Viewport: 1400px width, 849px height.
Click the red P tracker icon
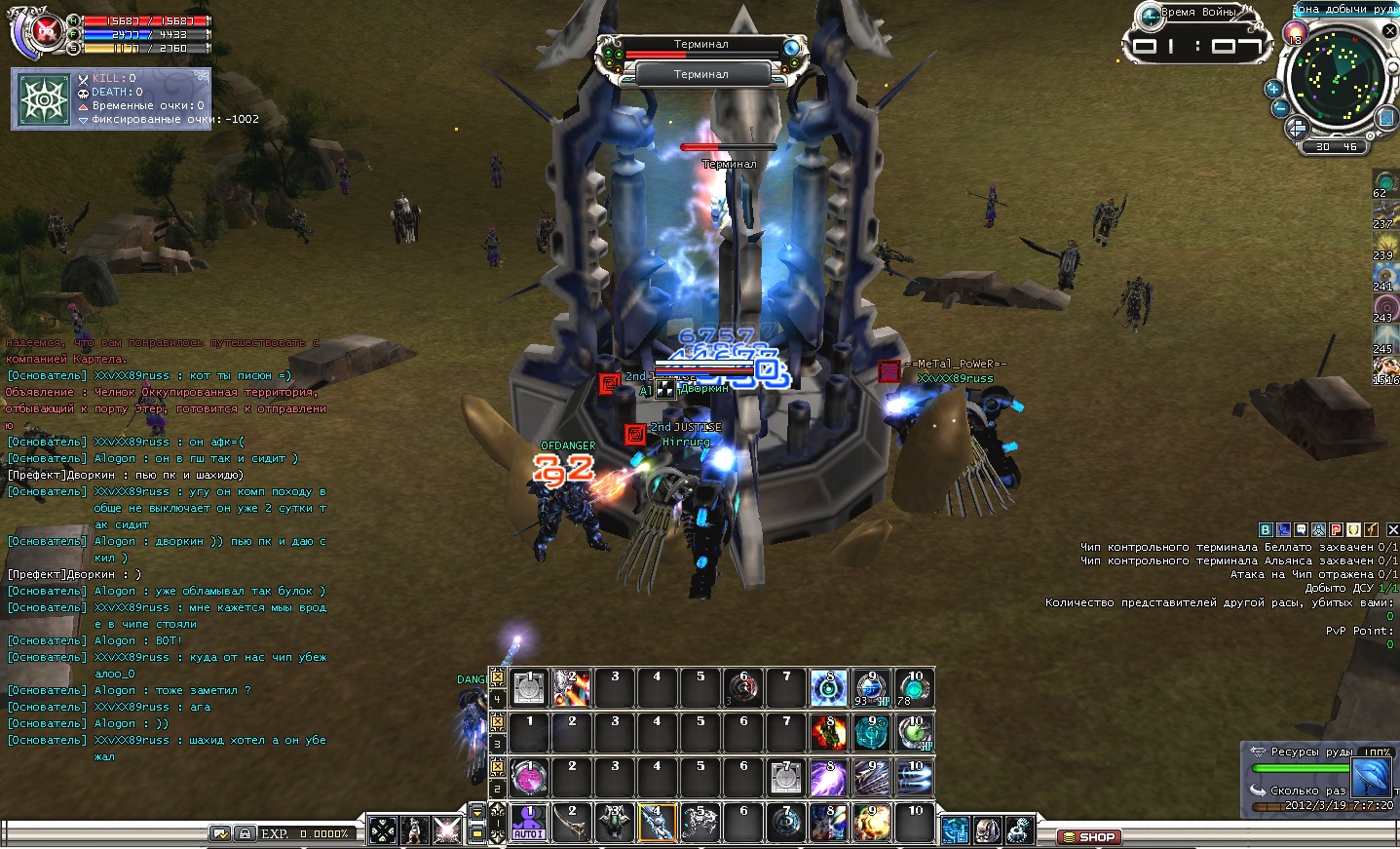click(1337, 529)
